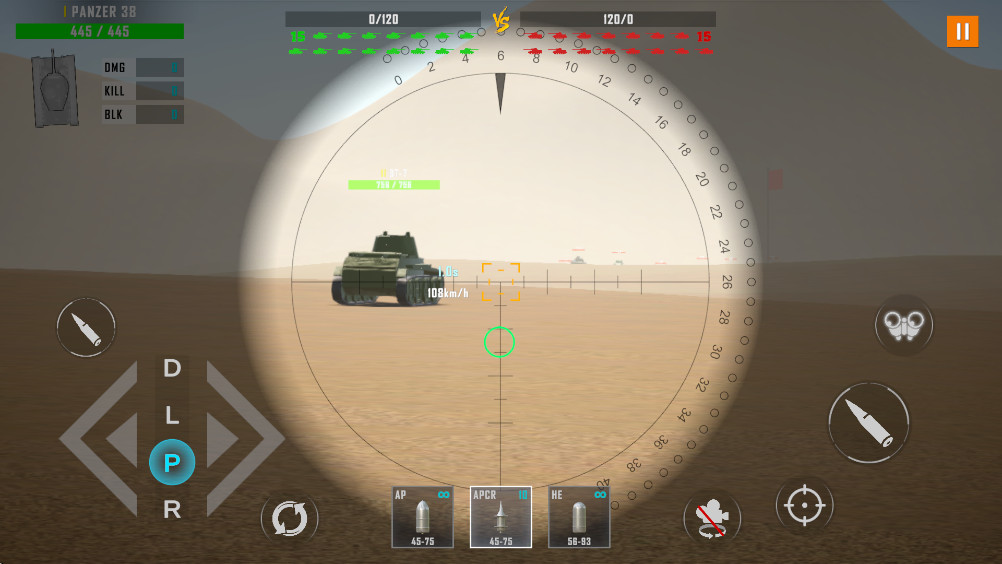
Task: Activate the binoculars view button
Action: point(904,324)
